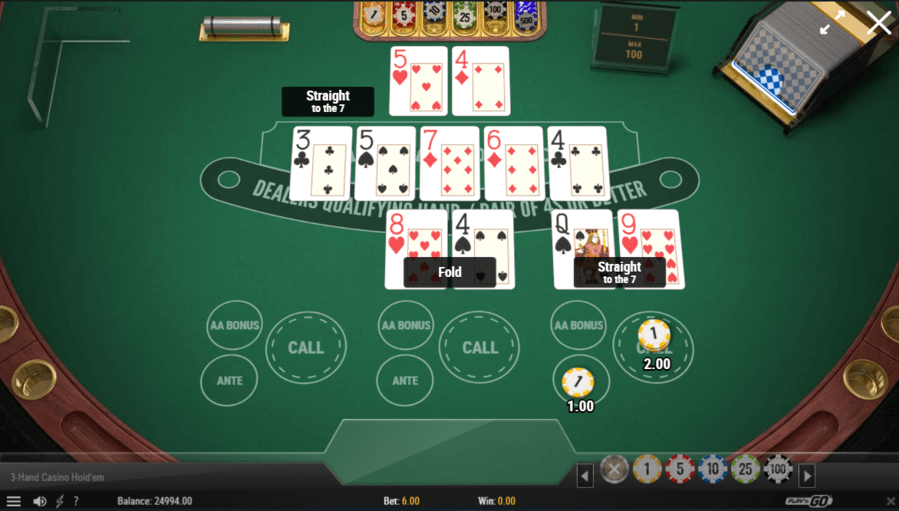Toggle the sound speaker icon

39,501
